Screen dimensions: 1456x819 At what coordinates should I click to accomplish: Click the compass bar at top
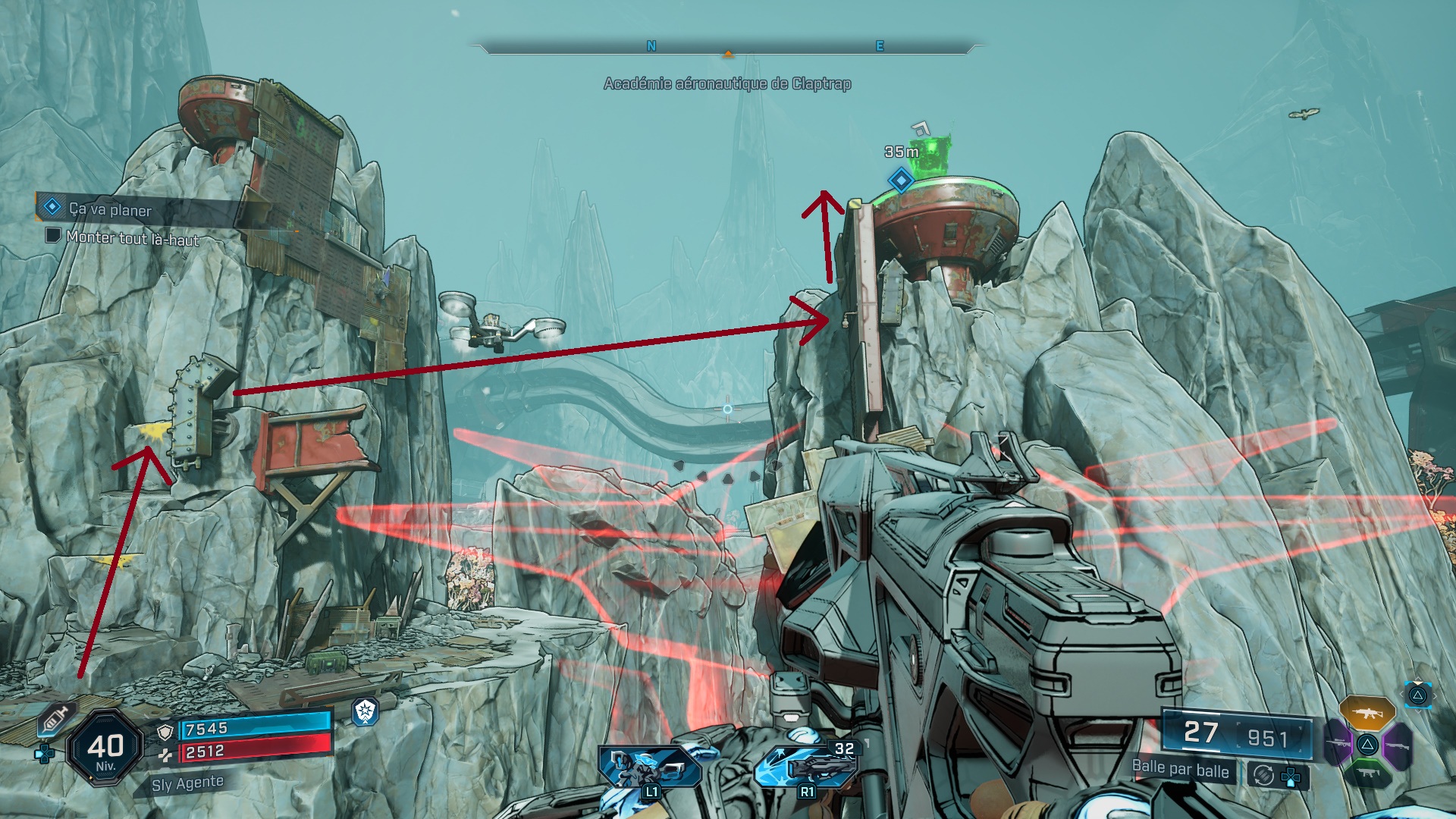pos(727,49)
